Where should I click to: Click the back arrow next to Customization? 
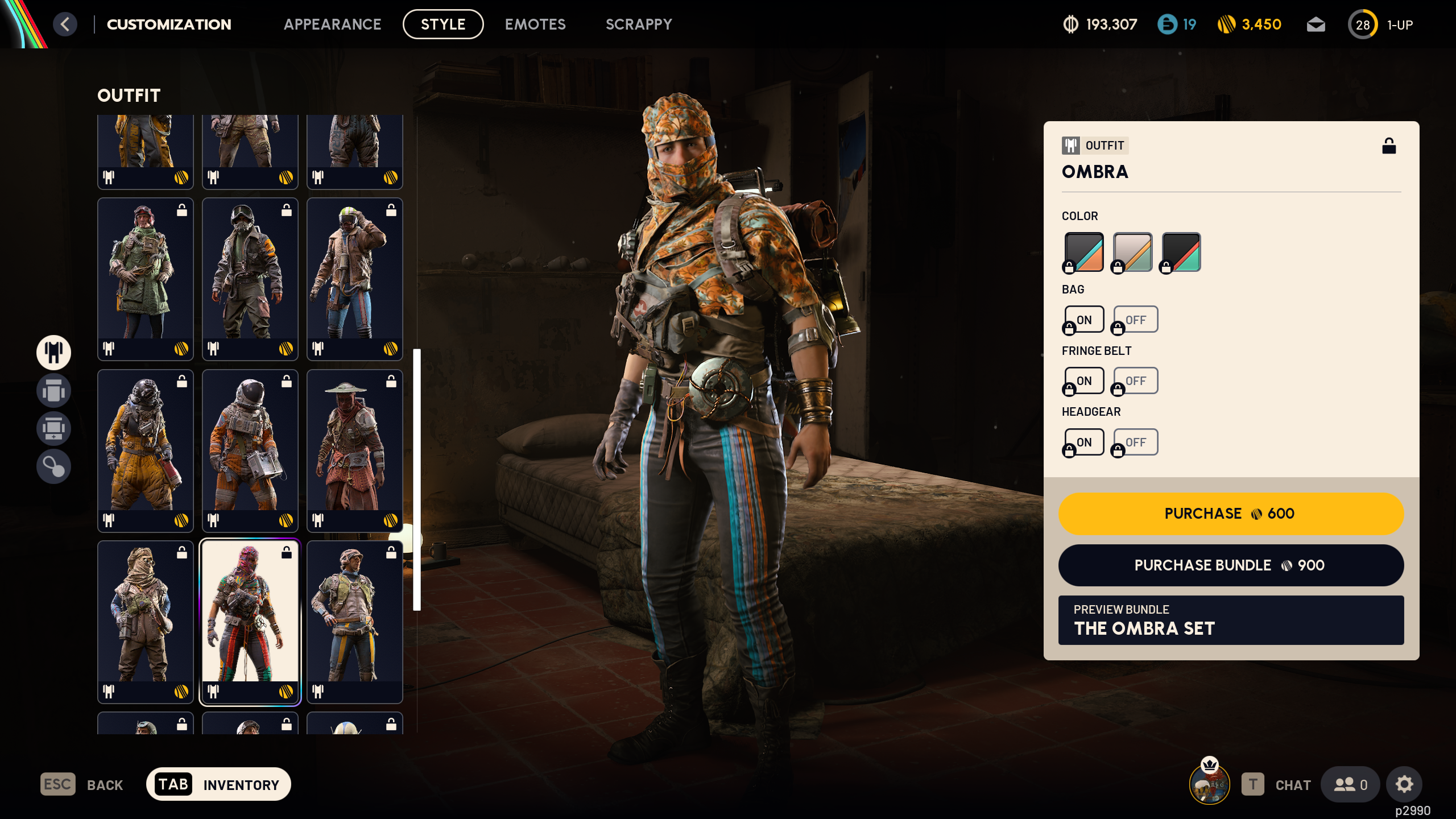65,24
